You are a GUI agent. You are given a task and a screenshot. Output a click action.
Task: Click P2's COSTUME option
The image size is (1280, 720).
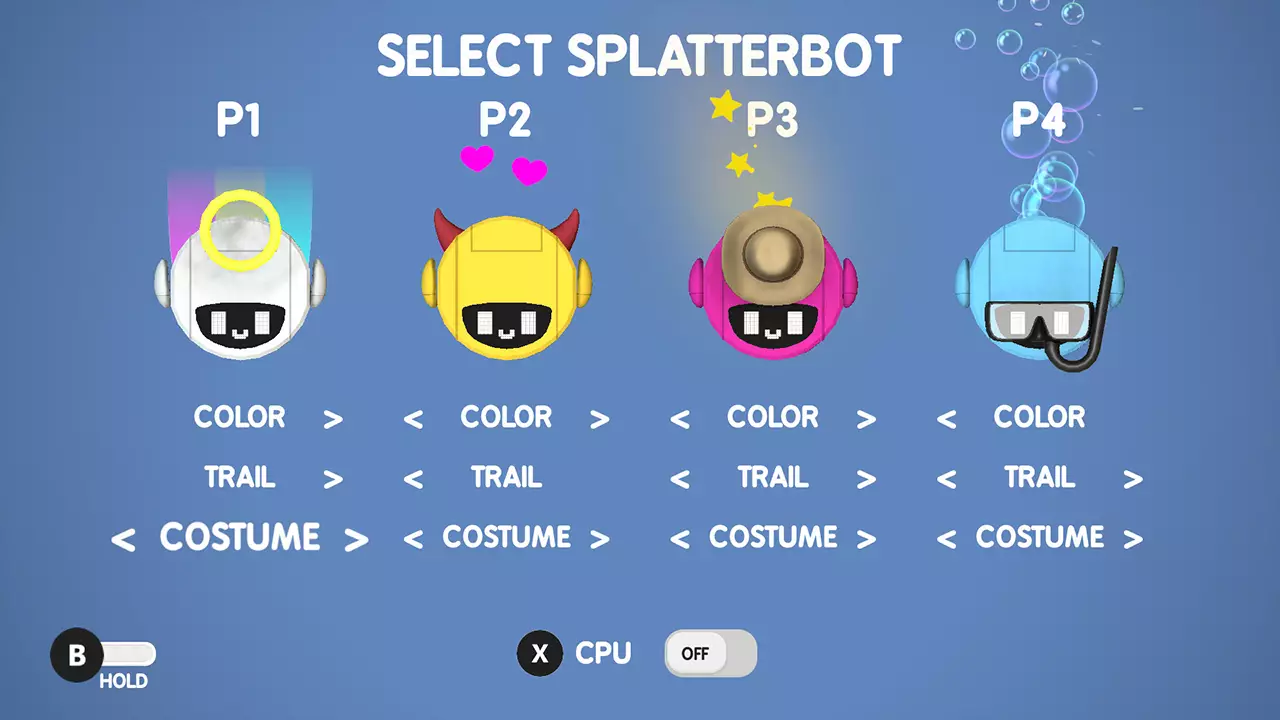point(507,537)
